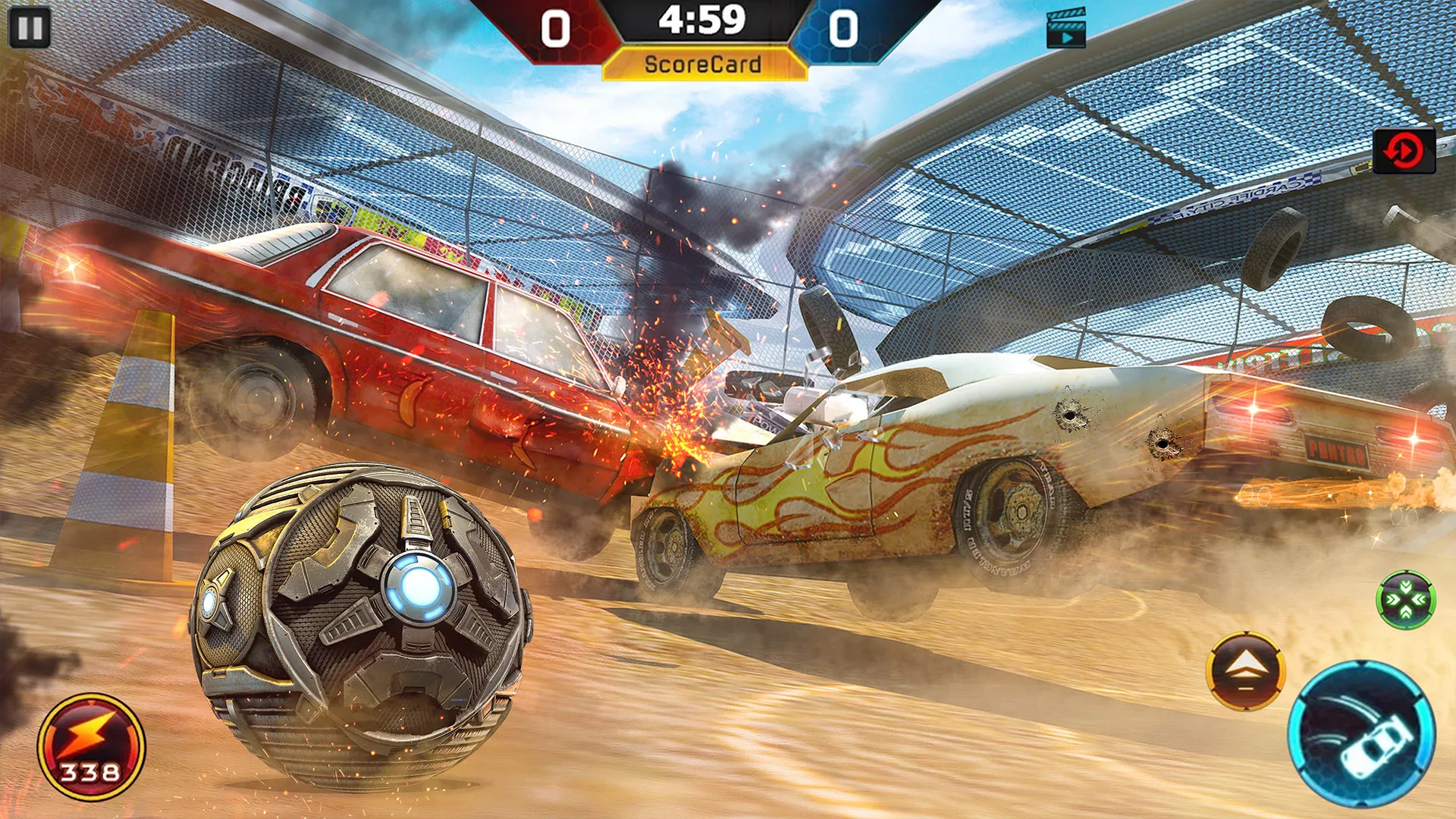Activate the lightning nitro boost button
The width and height of the screenshot is (1456, 819).
click(91, 746)
